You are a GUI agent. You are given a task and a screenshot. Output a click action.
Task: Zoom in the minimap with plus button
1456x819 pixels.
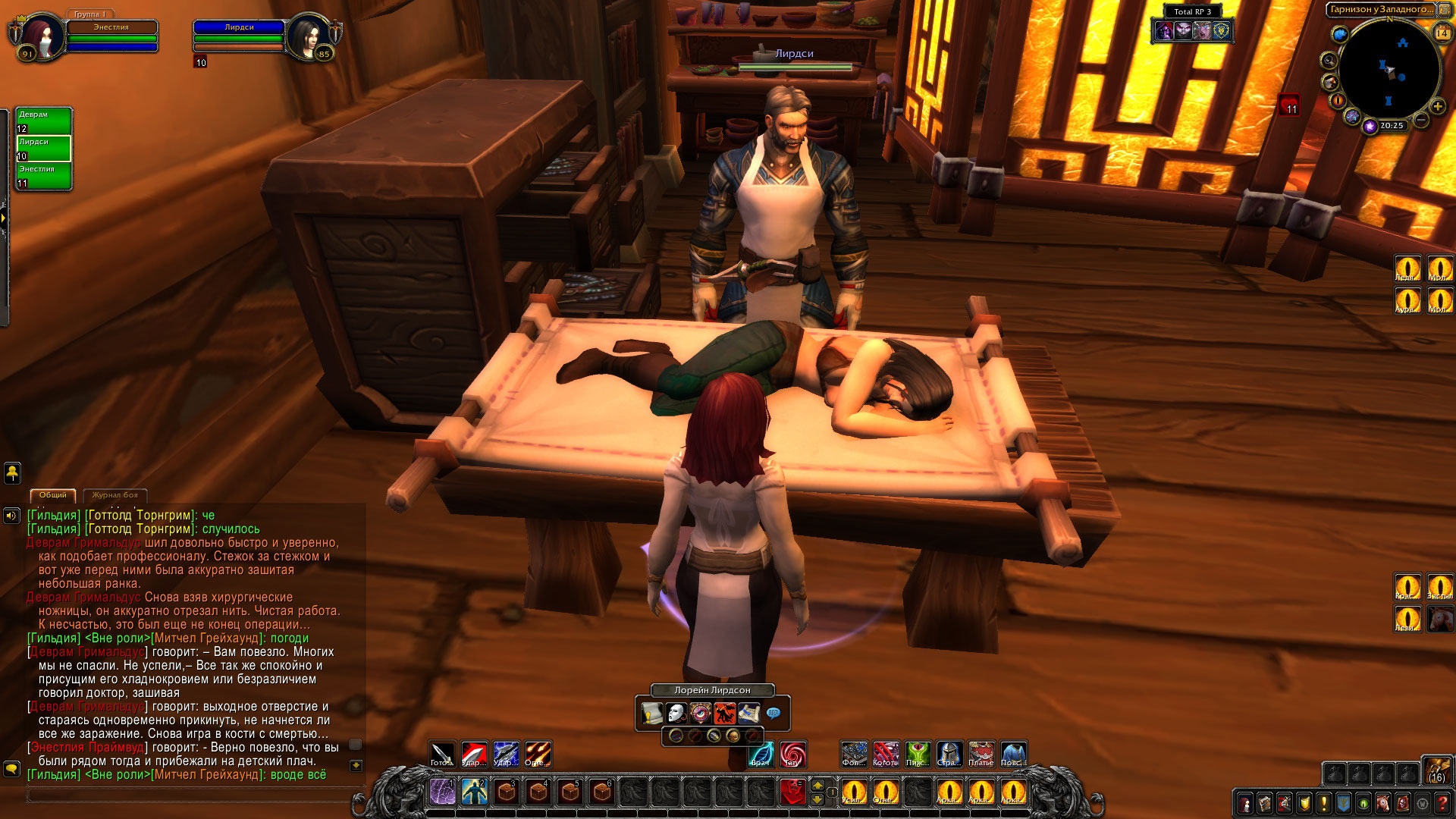coord(1437,106)
